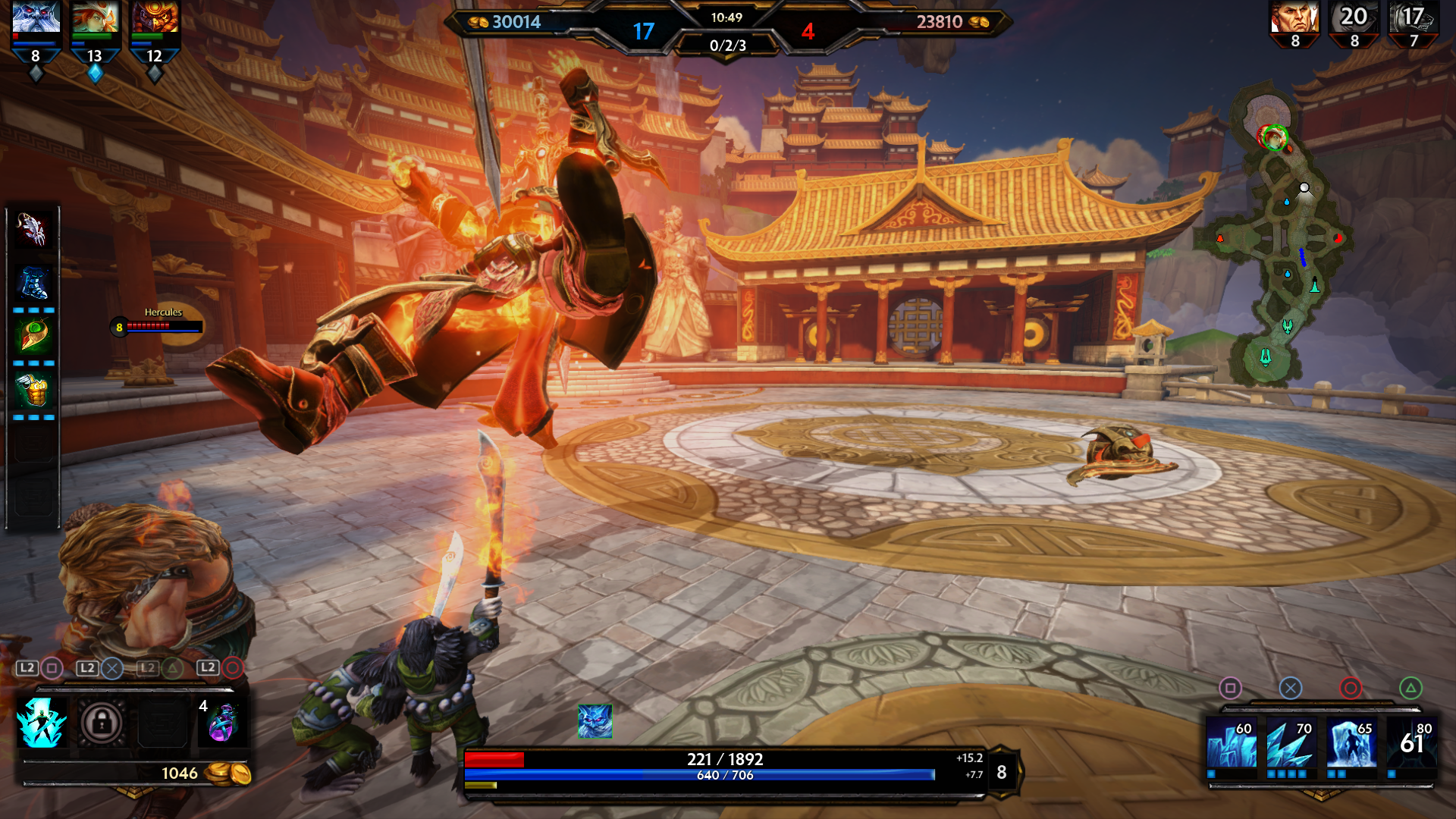Click the locked relic slot
Viewport: 1456px width, 819px height.
(x=102, y=723)
